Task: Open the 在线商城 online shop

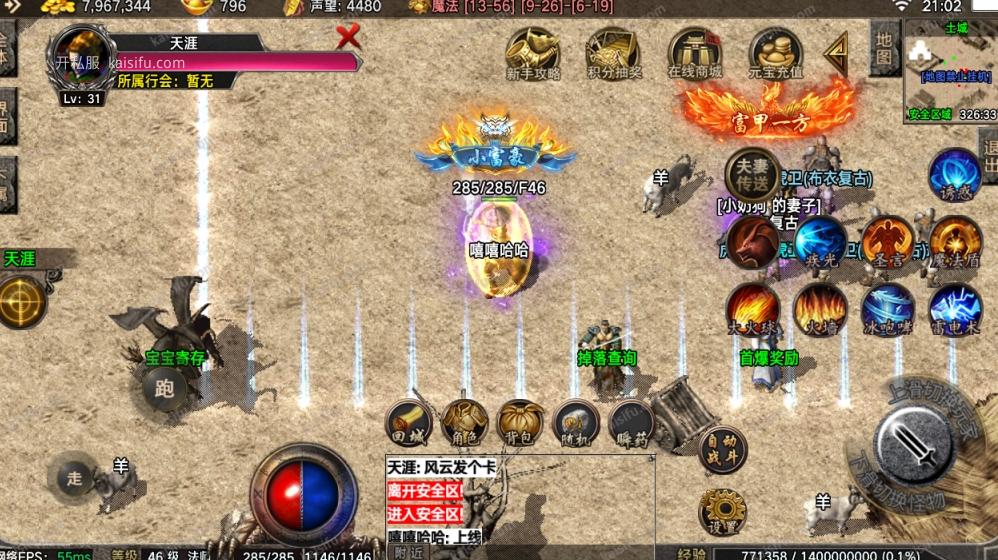Action: pyautogui.click(x=694, y=52)
